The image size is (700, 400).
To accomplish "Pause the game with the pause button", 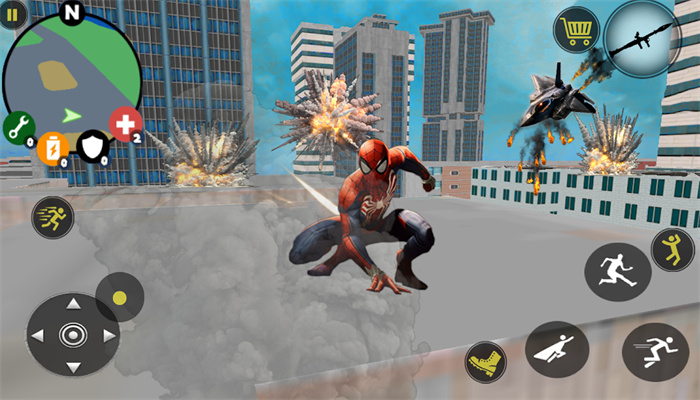I will point(14,15).
